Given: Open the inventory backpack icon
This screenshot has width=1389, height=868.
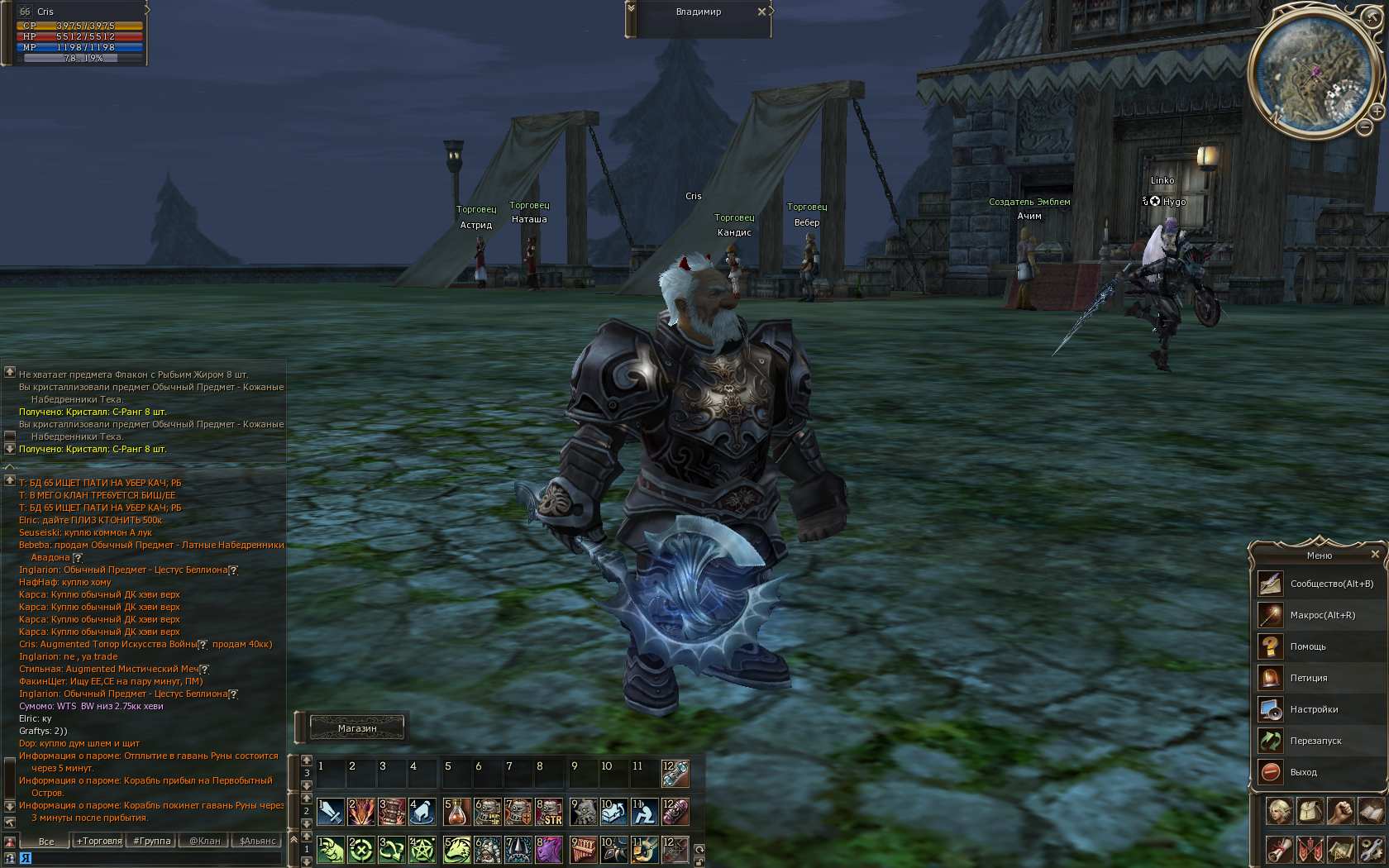Looking at the screenshot, I should (1310, 811).
